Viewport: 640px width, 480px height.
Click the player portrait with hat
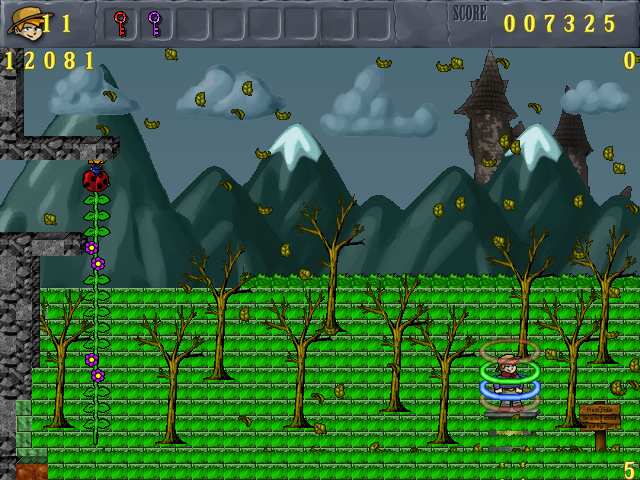[25, 23]
